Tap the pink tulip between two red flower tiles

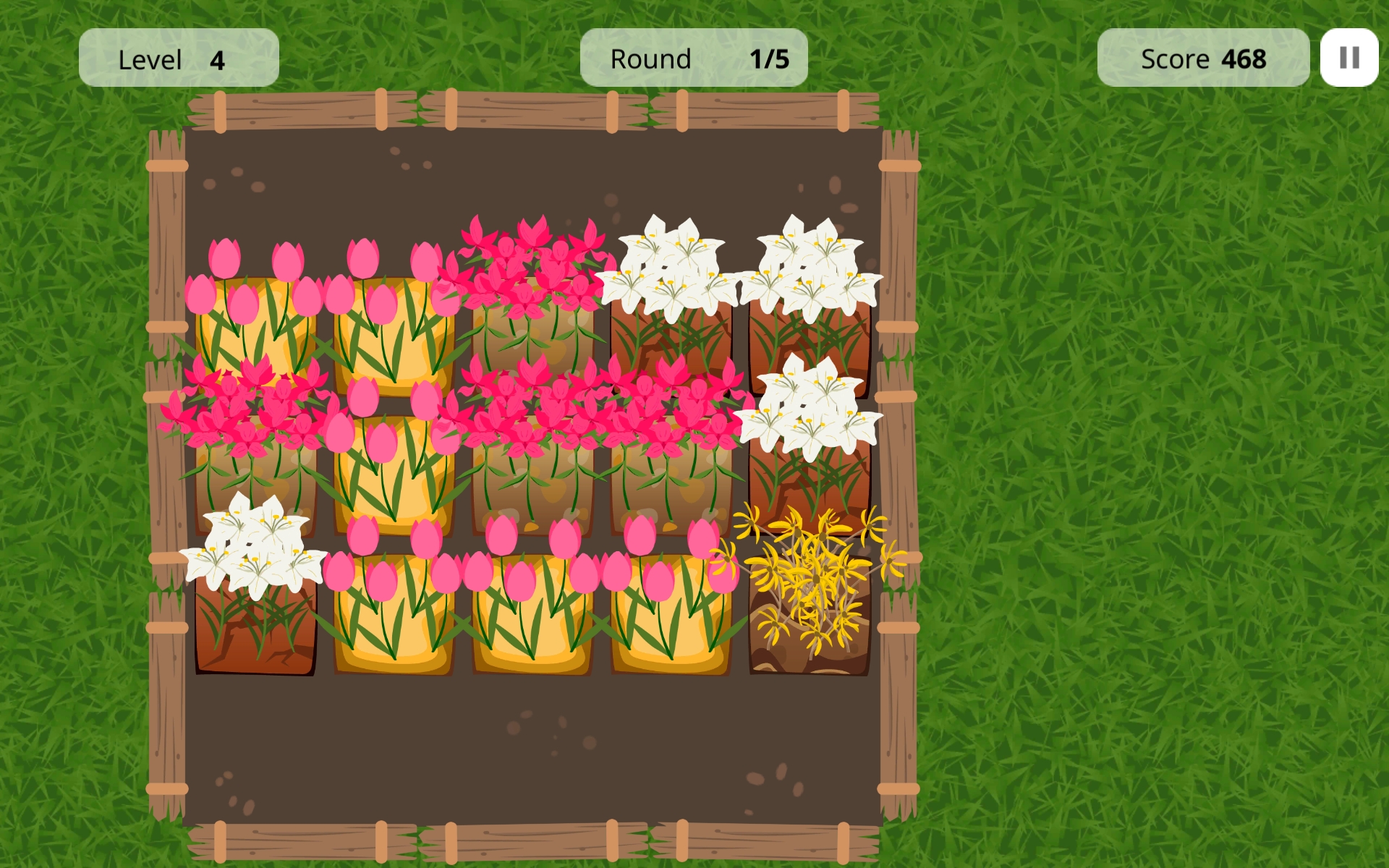coord(394,463)
